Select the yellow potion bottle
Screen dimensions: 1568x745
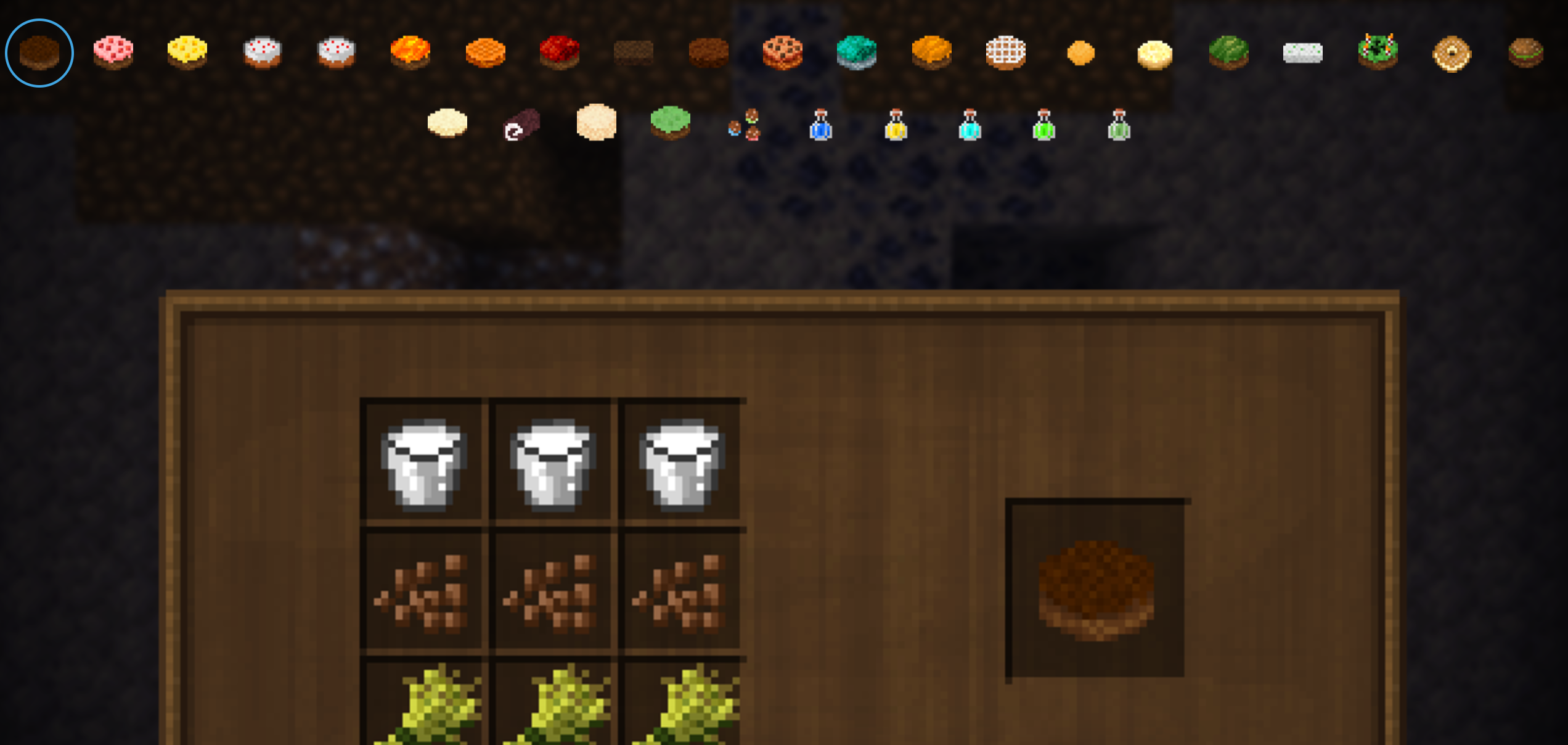pos(896,126)
